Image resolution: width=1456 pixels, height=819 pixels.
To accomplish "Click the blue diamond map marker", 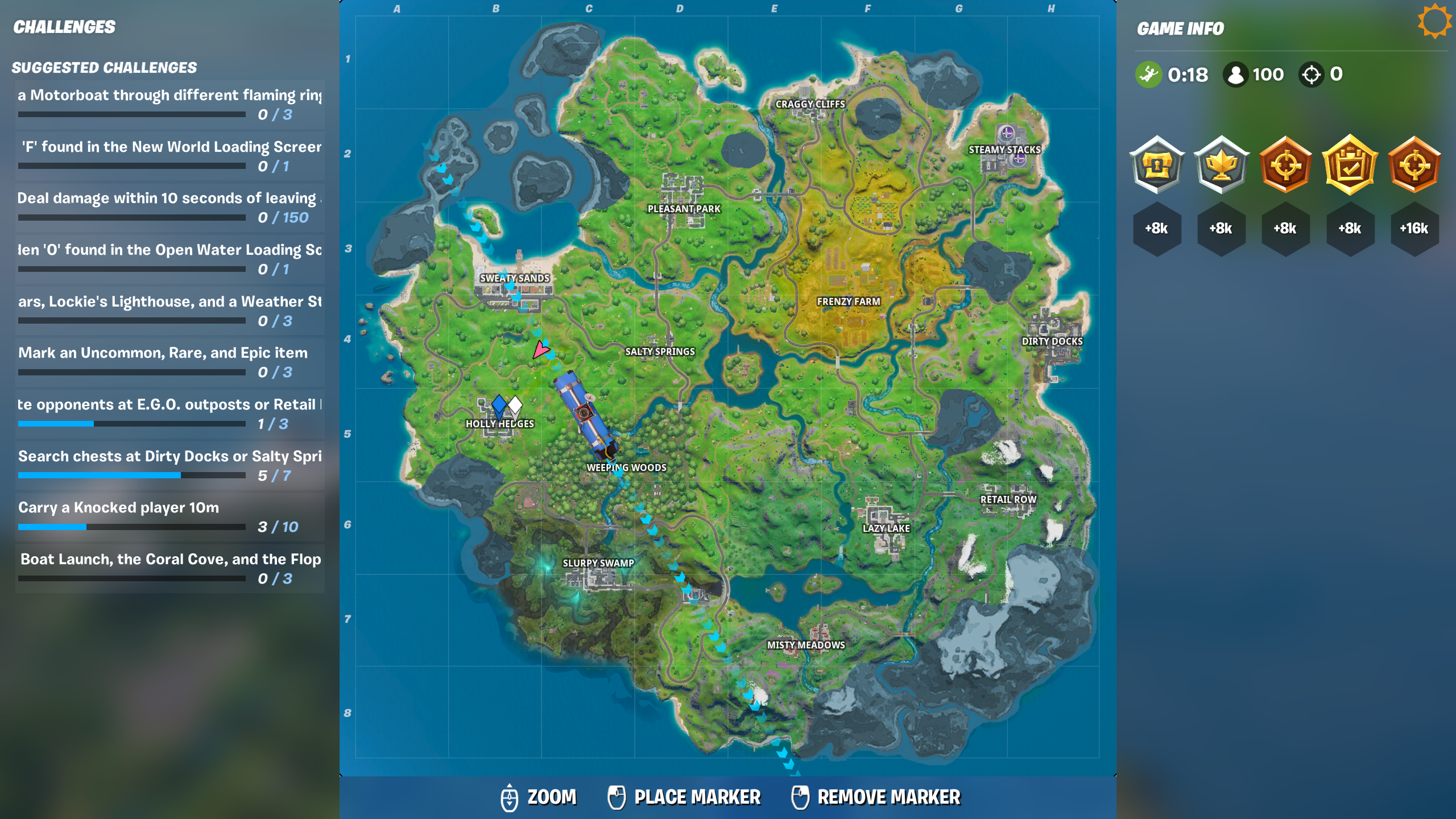I will tap(499, 405).
